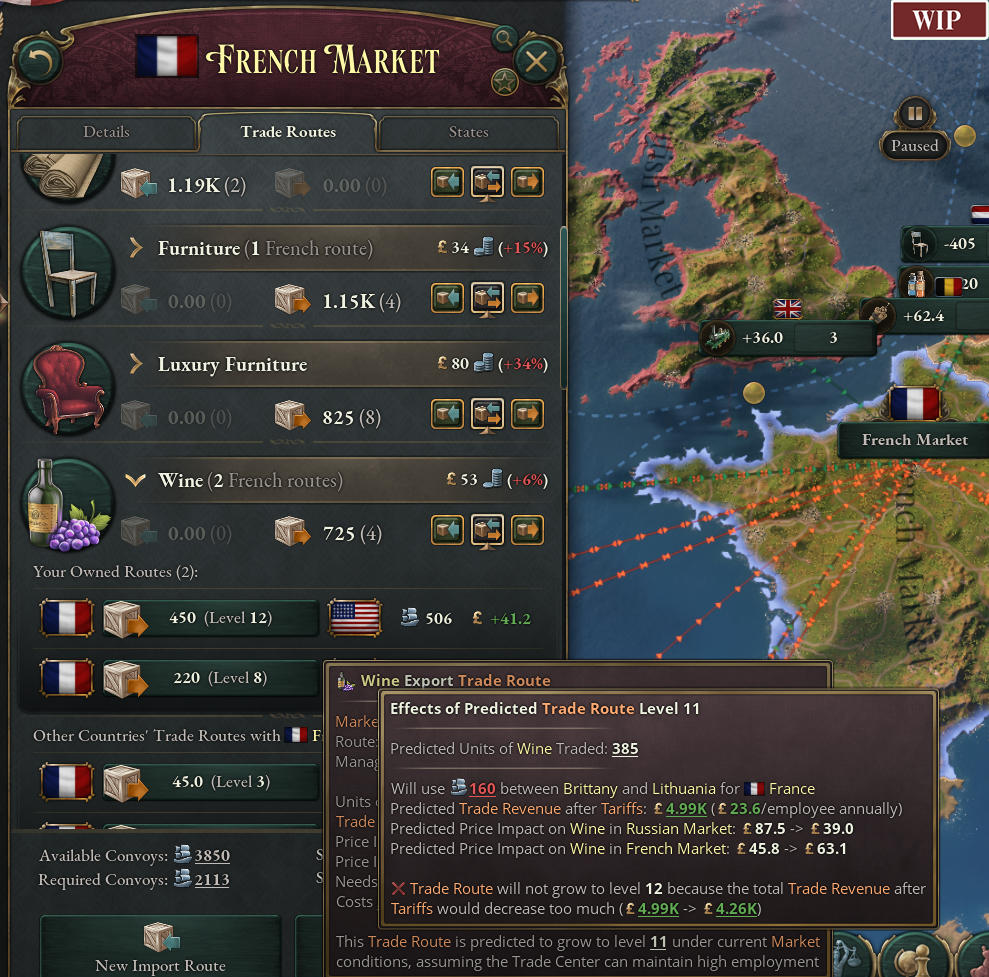This screenshot has width=989, height=977.
Task: Collapse the Wine trade routes section
Action: tap(136, 481)
